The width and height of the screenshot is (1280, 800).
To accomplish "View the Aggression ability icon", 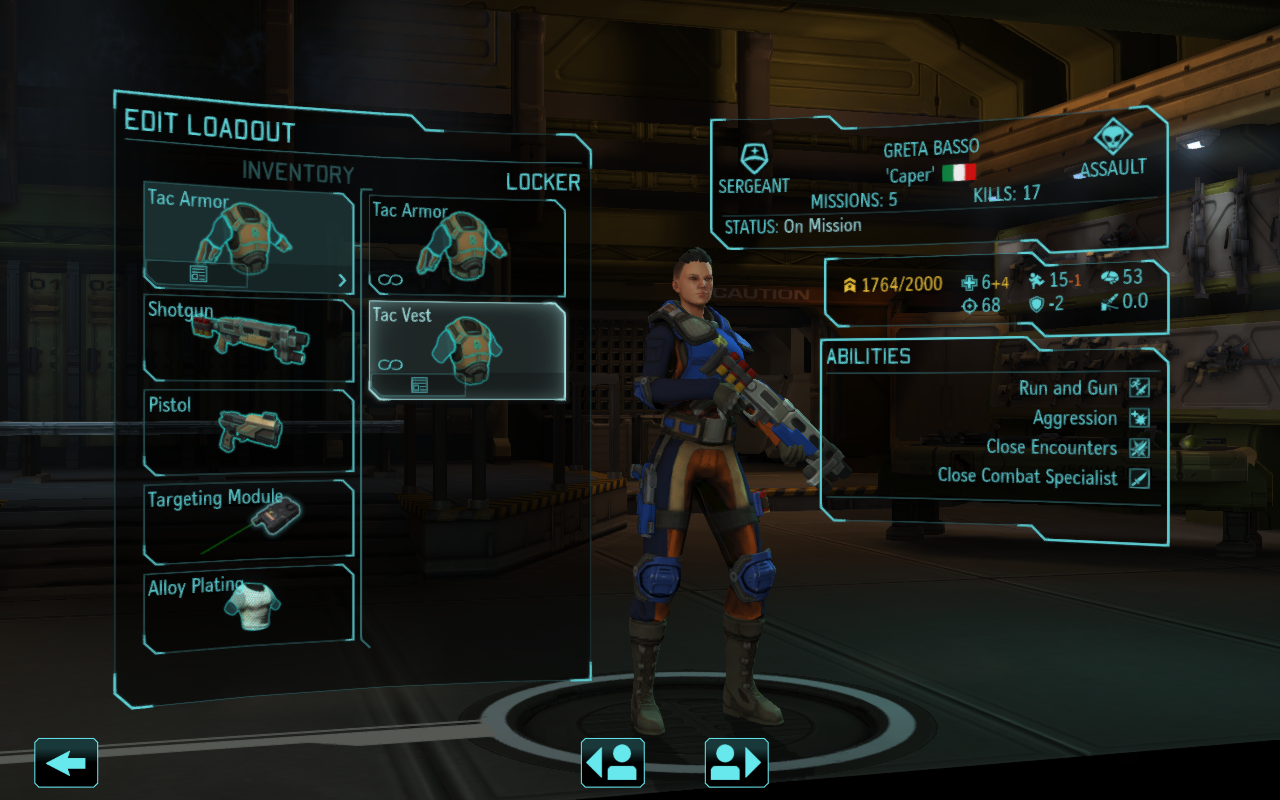I will (1139, 418).
